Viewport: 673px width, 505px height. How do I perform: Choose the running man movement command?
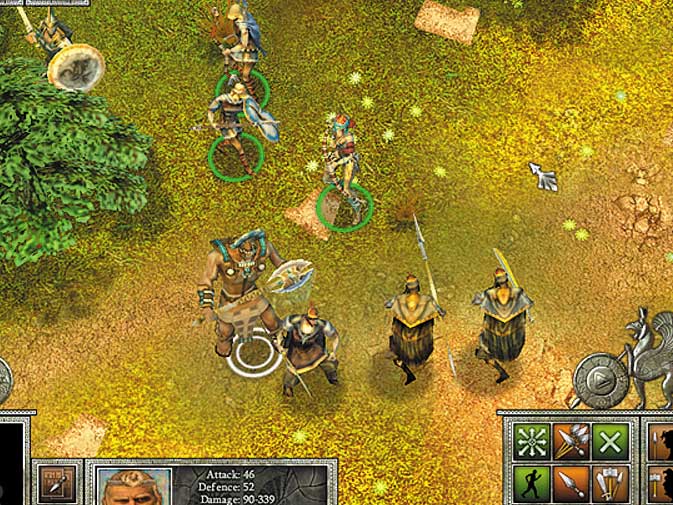click(529, 484)
